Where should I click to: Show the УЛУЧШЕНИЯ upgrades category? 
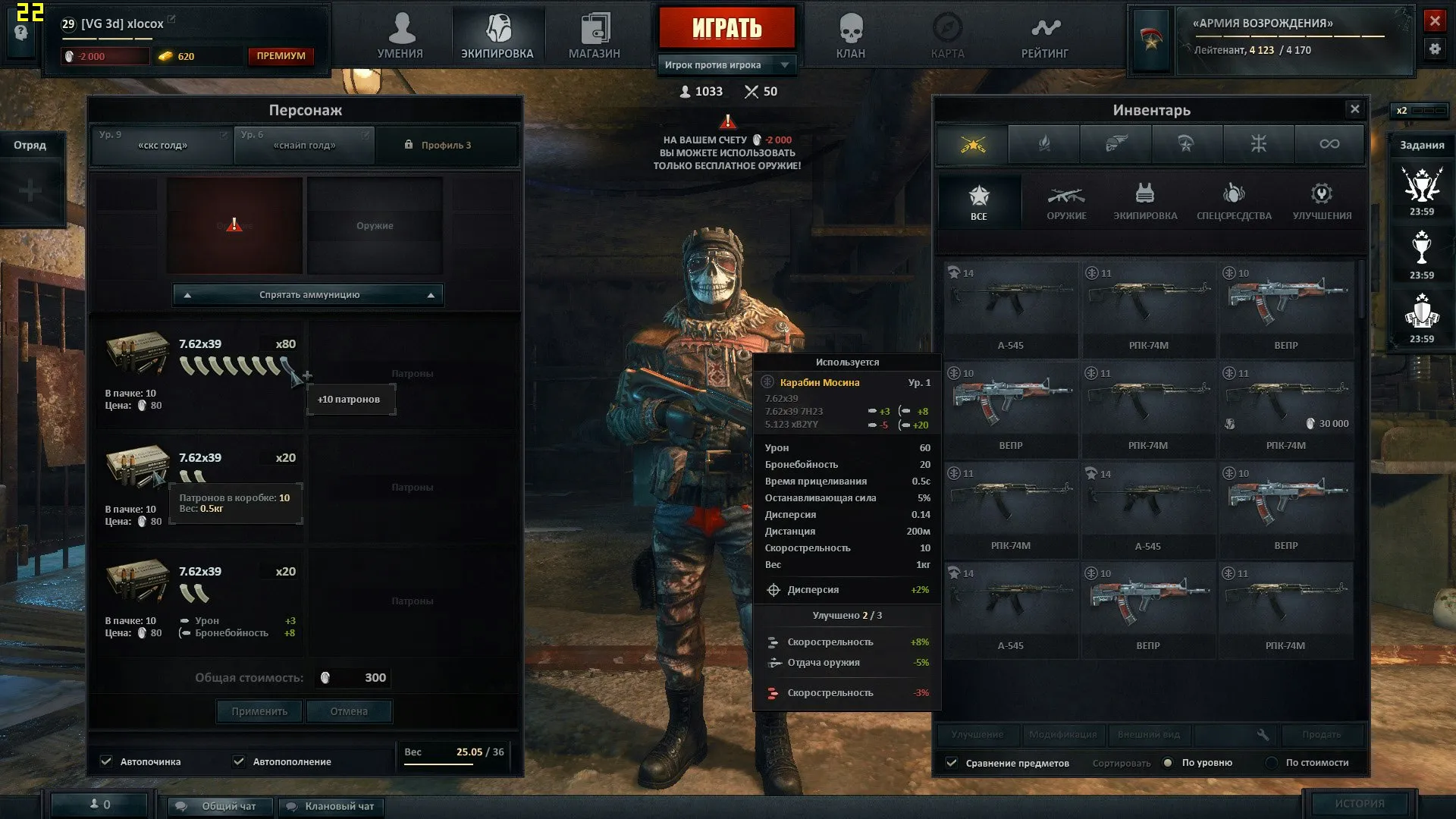[1322, 202]
